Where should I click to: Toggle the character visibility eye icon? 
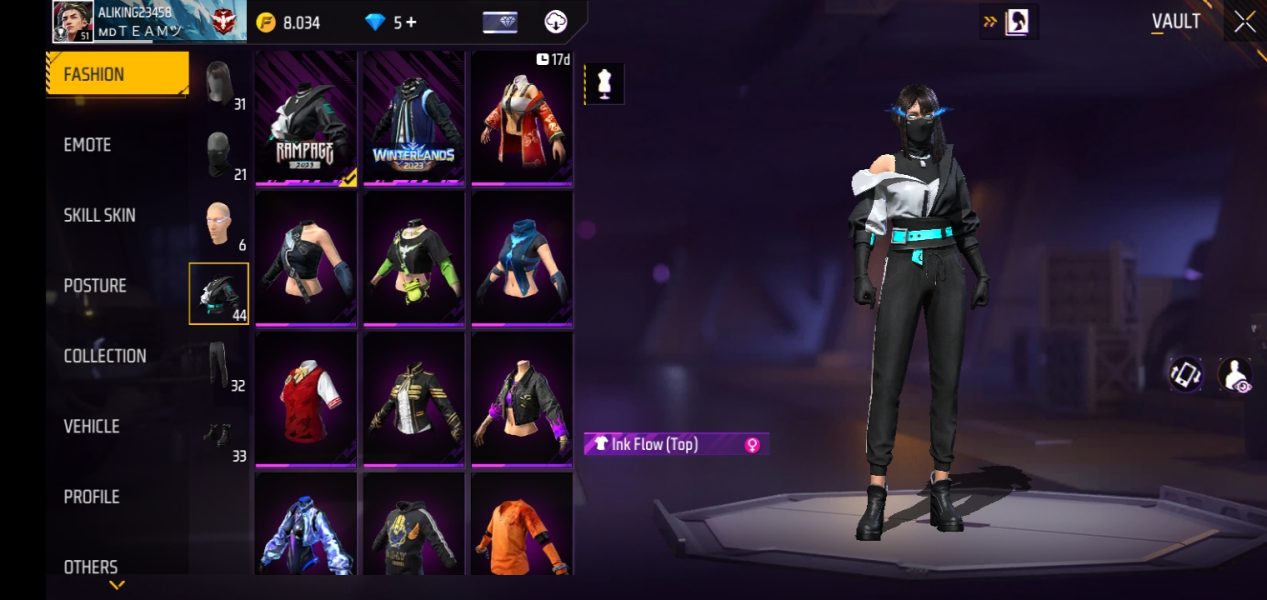(x=1235, y=375)
